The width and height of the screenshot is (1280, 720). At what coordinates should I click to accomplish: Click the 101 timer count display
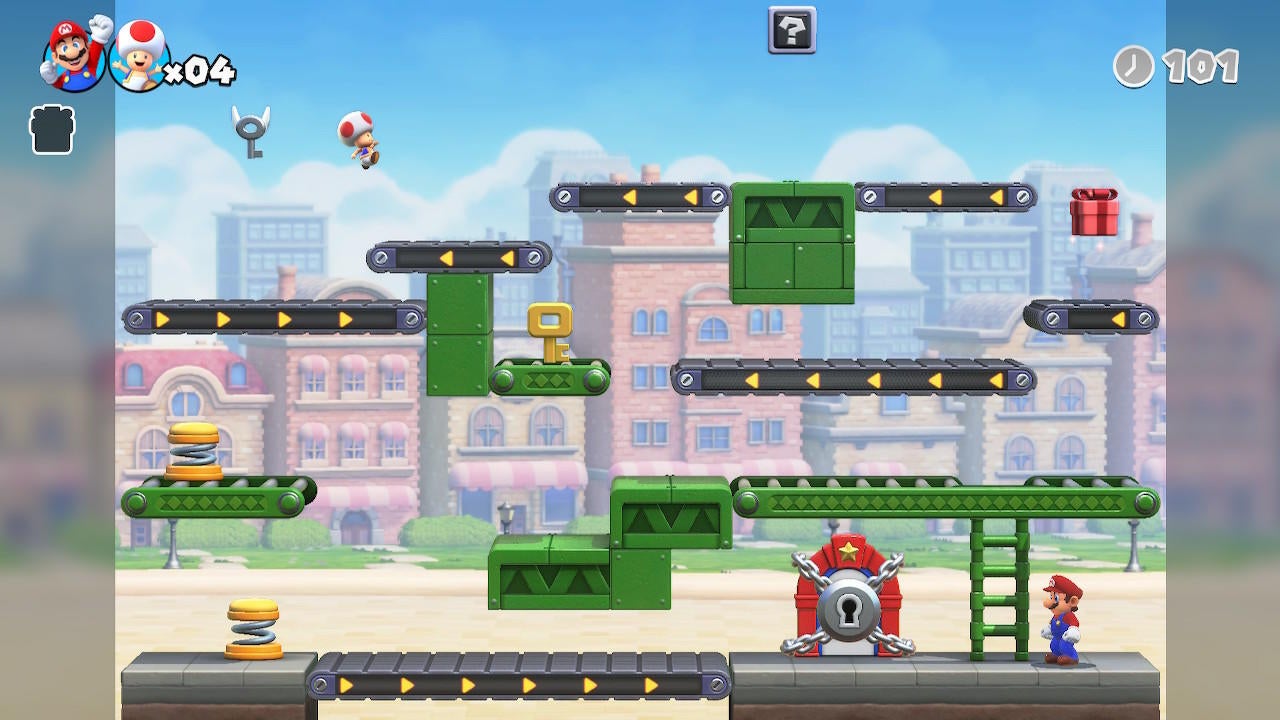point(1203,68)
